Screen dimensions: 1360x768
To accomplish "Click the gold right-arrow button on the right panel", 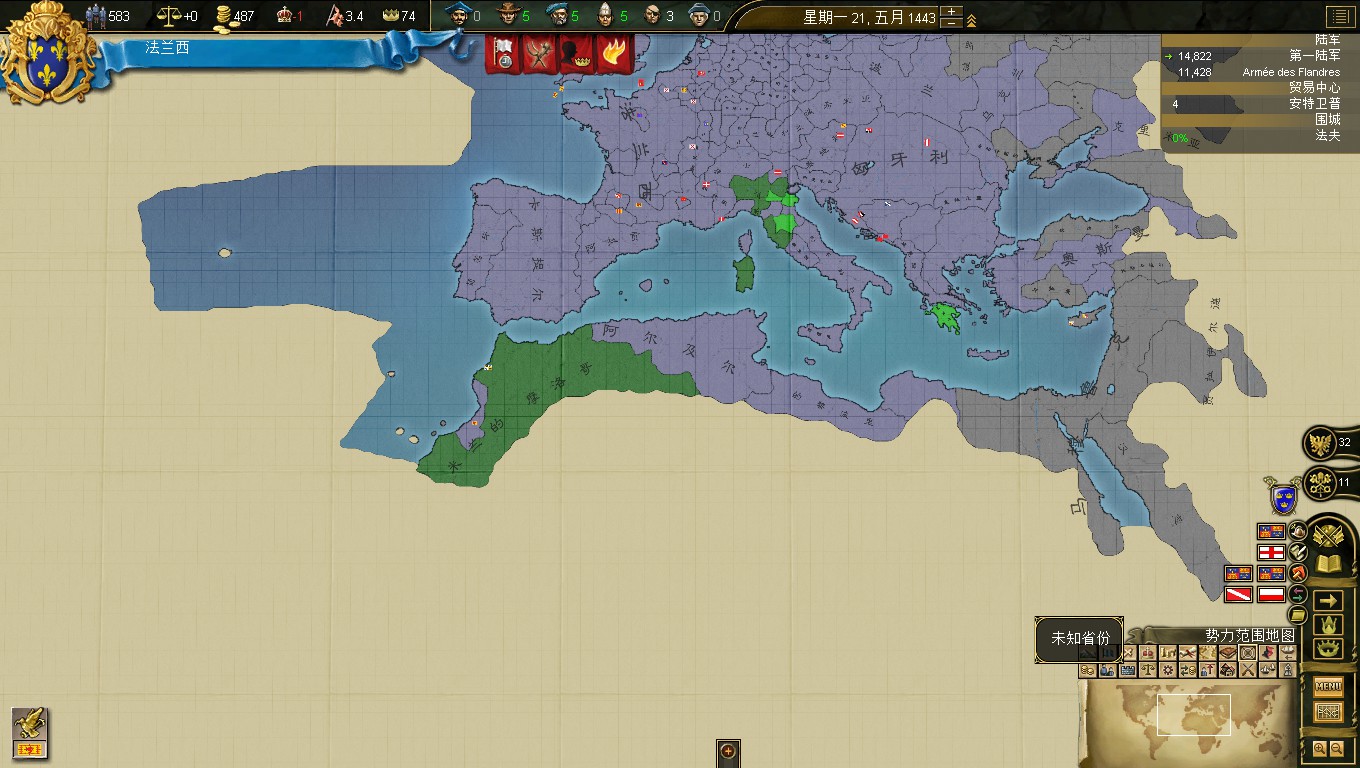I will click(1327, 601).
